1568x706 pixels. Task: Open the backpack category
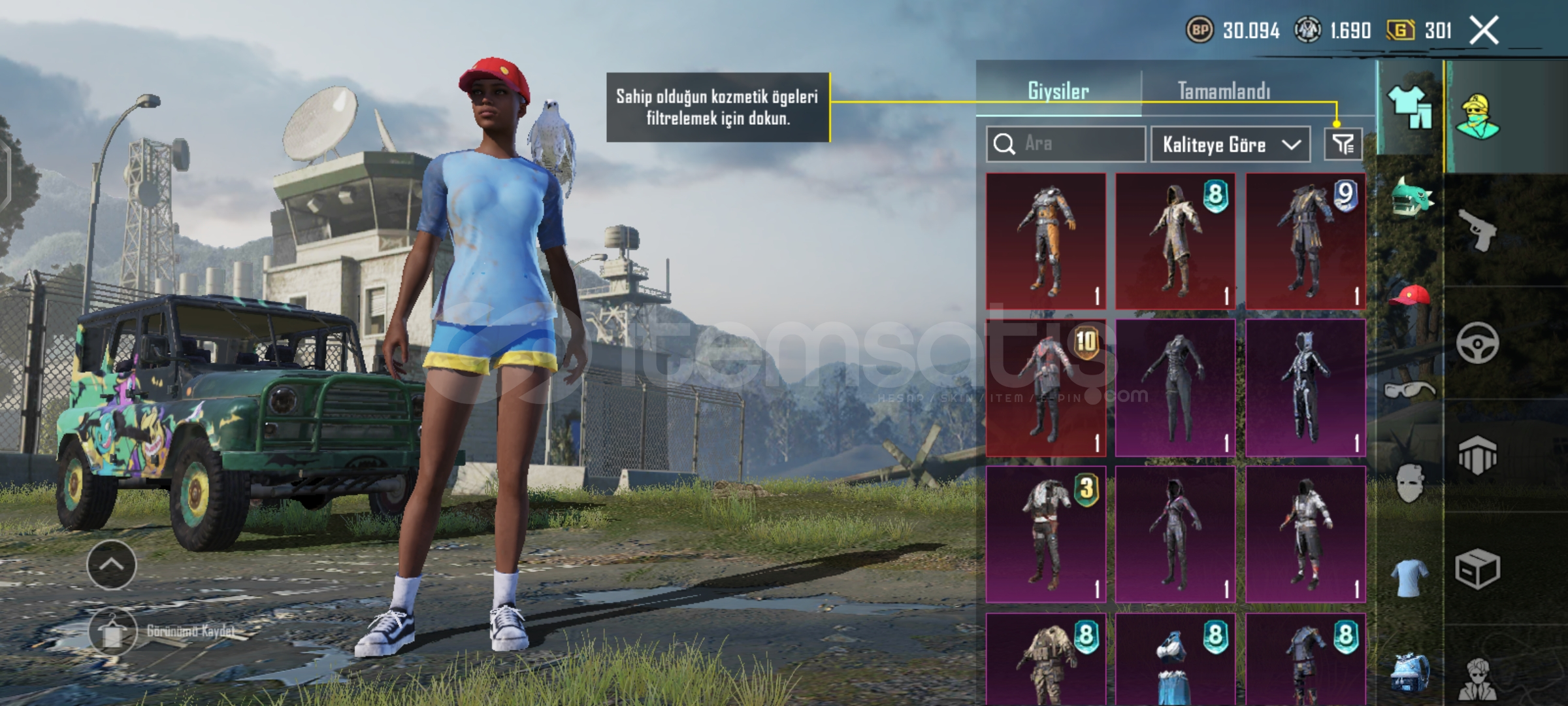[x=1410, y=672]
